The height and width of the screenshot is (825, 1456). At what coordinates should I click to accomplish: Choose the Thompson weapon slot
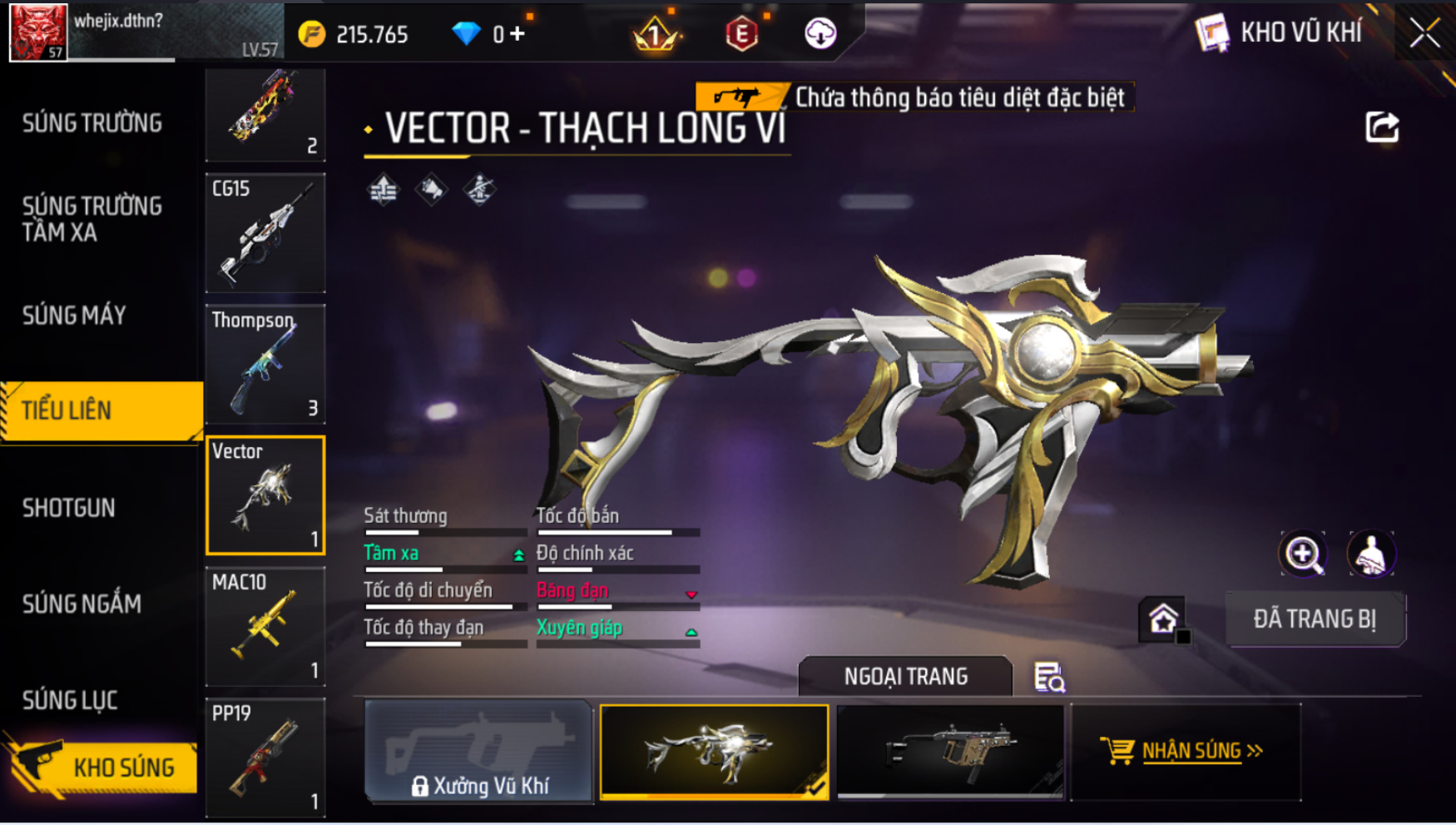click(x=265, y=364)
